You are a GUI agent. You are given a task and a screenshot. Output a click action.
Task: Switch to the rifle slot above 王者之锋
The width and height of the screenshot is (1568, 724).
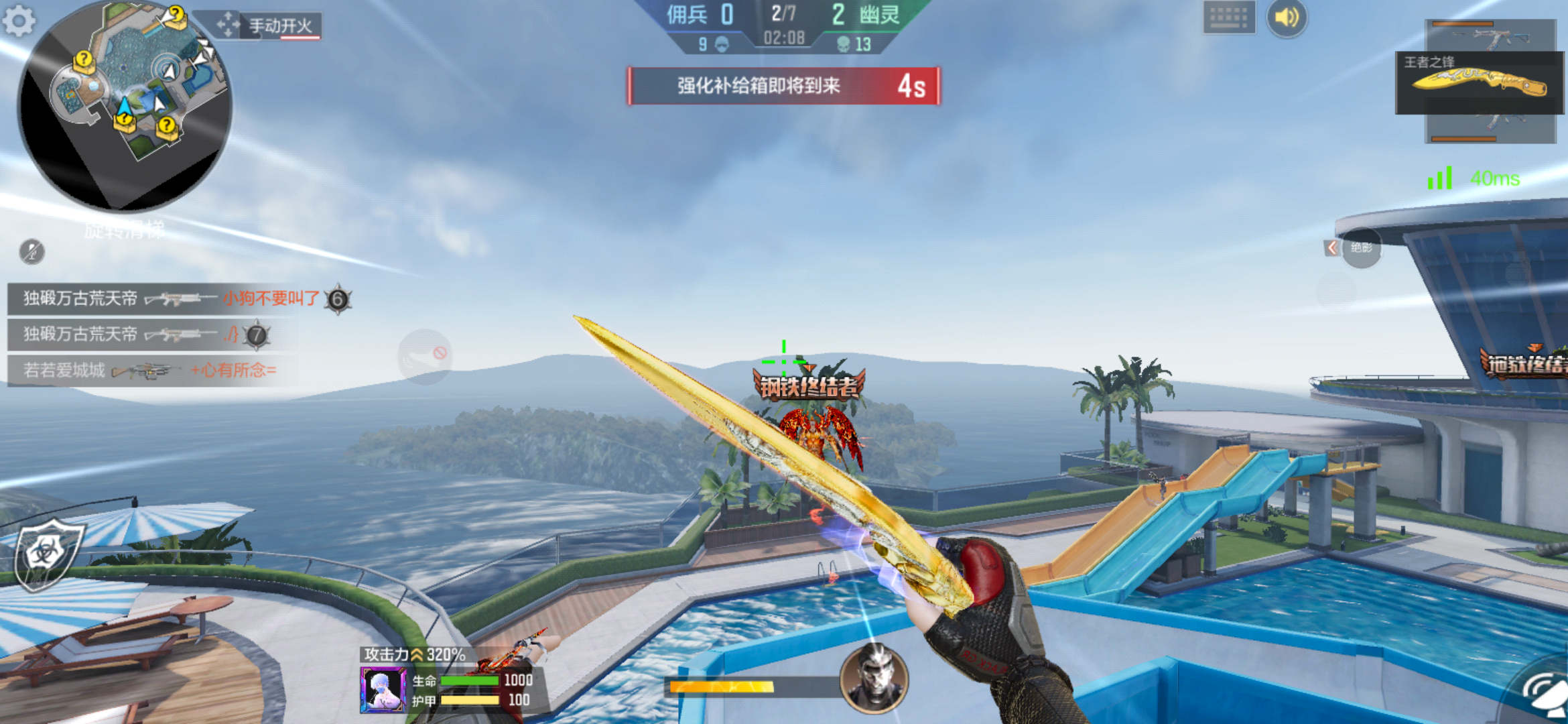point(1490,35)
